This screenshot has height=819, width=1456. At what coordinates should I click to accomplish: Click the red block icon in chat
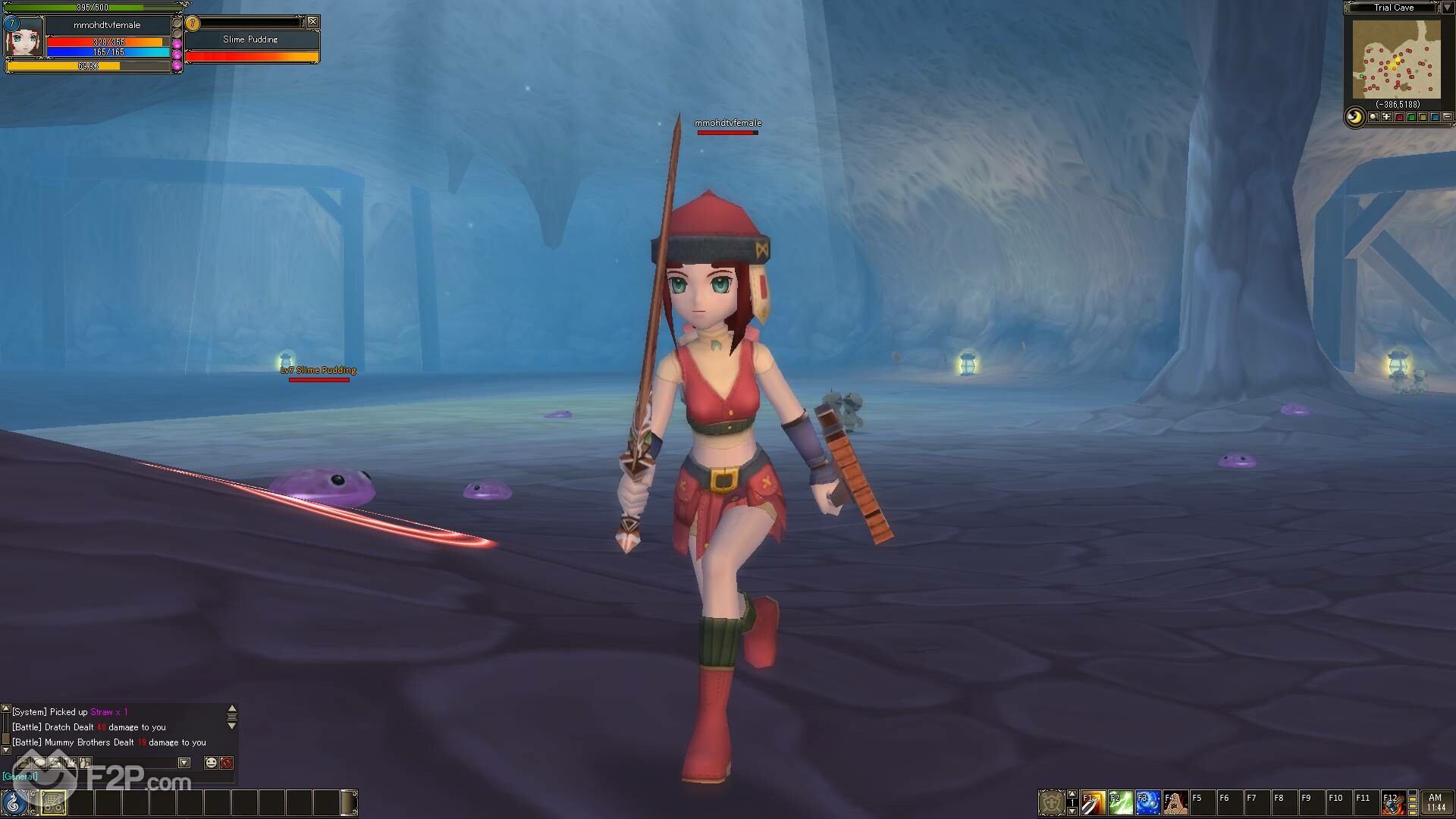tap(226, 762)
